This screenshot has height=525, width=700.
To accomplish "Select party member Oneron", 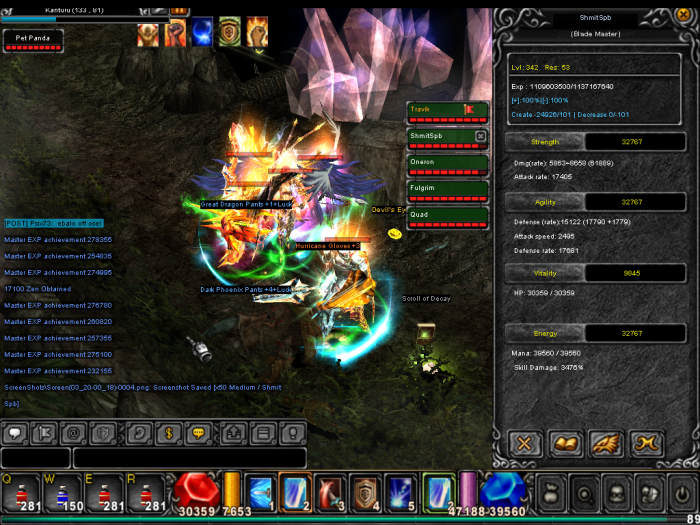I will [x=446, y=162].
